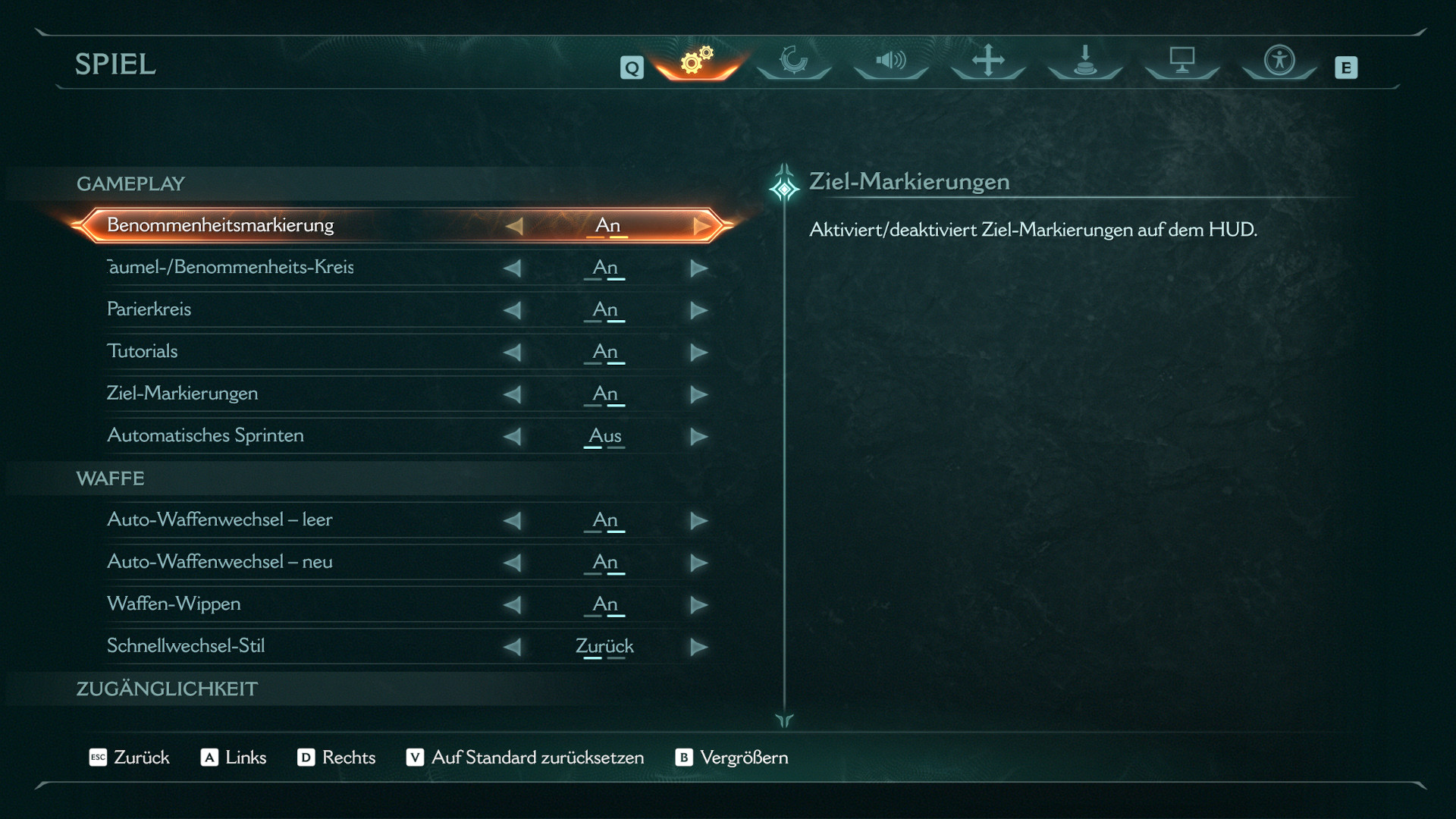Open the tab with the swirl icon
The width and height of the screenshot is (1456, 819).
pos(794,61)
